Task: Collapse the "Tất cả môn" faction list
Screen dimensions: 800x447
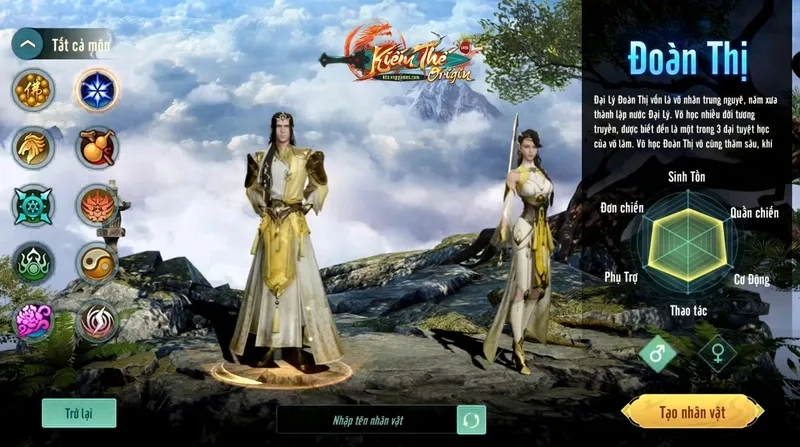Action: pos(28,44)
